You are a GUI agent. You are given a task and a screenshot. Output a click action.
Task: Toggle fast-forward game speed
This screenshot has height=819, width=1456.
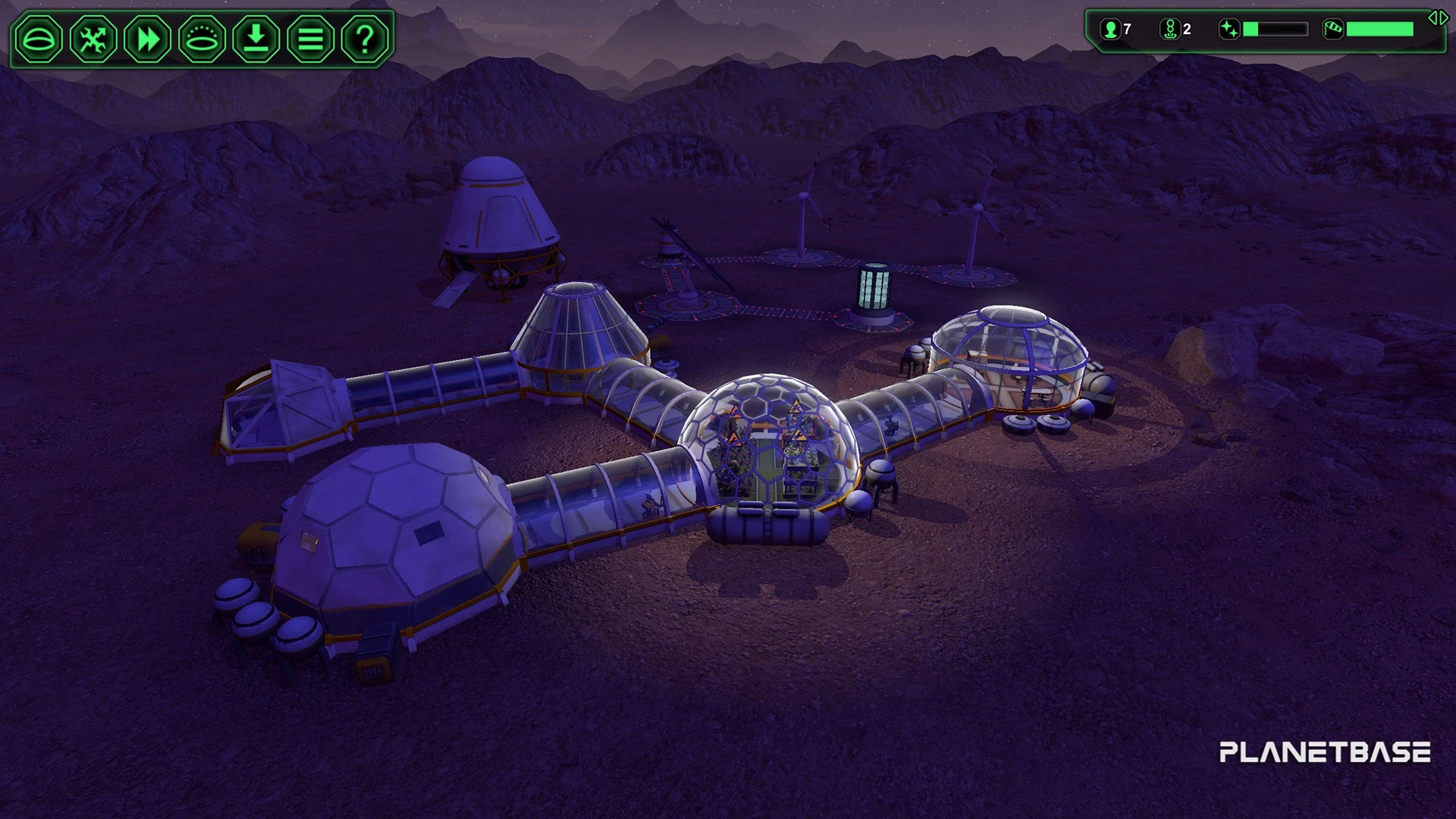[148, 38]
